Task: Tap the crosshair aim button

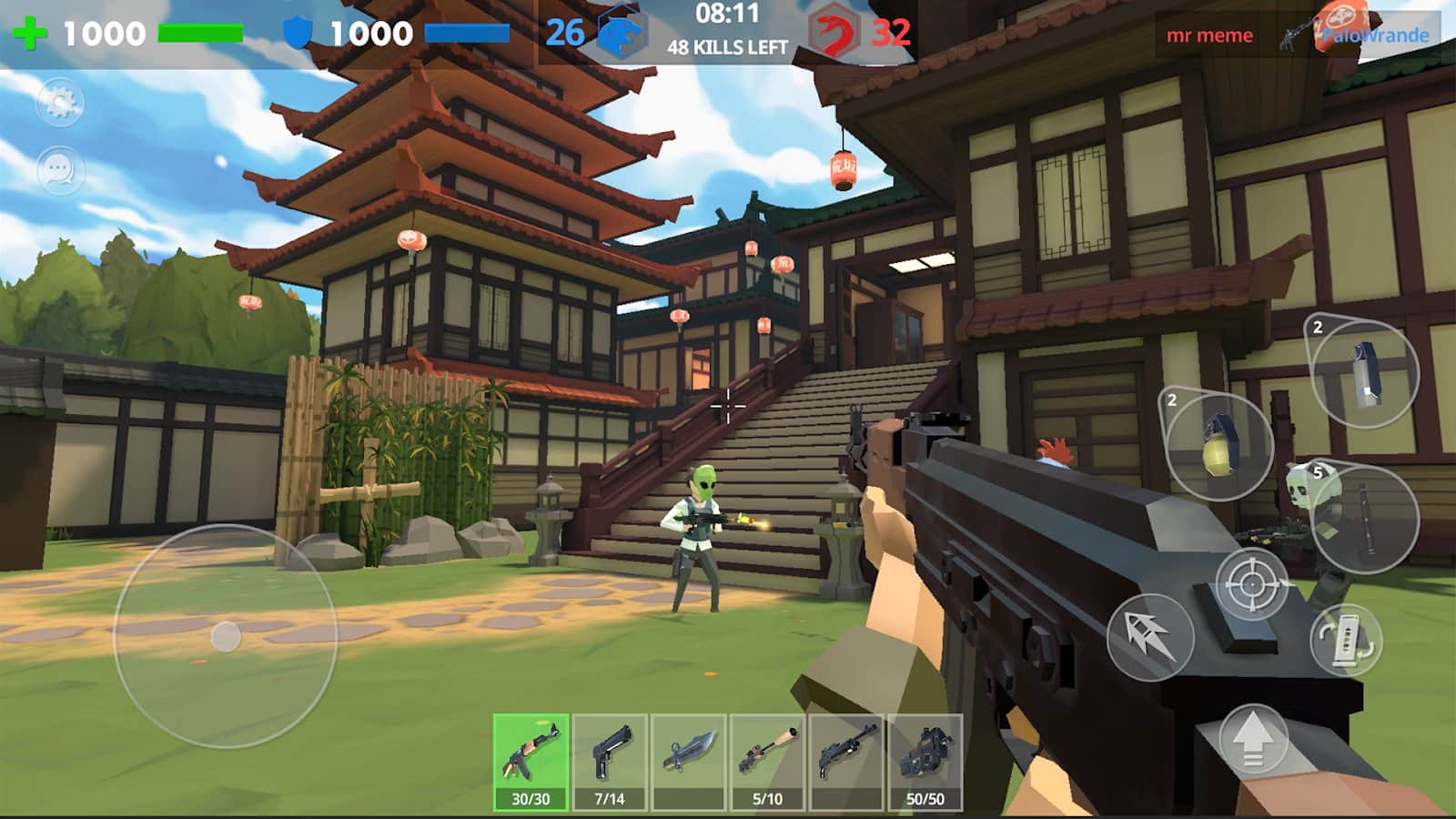Action: click(1252, 584)
